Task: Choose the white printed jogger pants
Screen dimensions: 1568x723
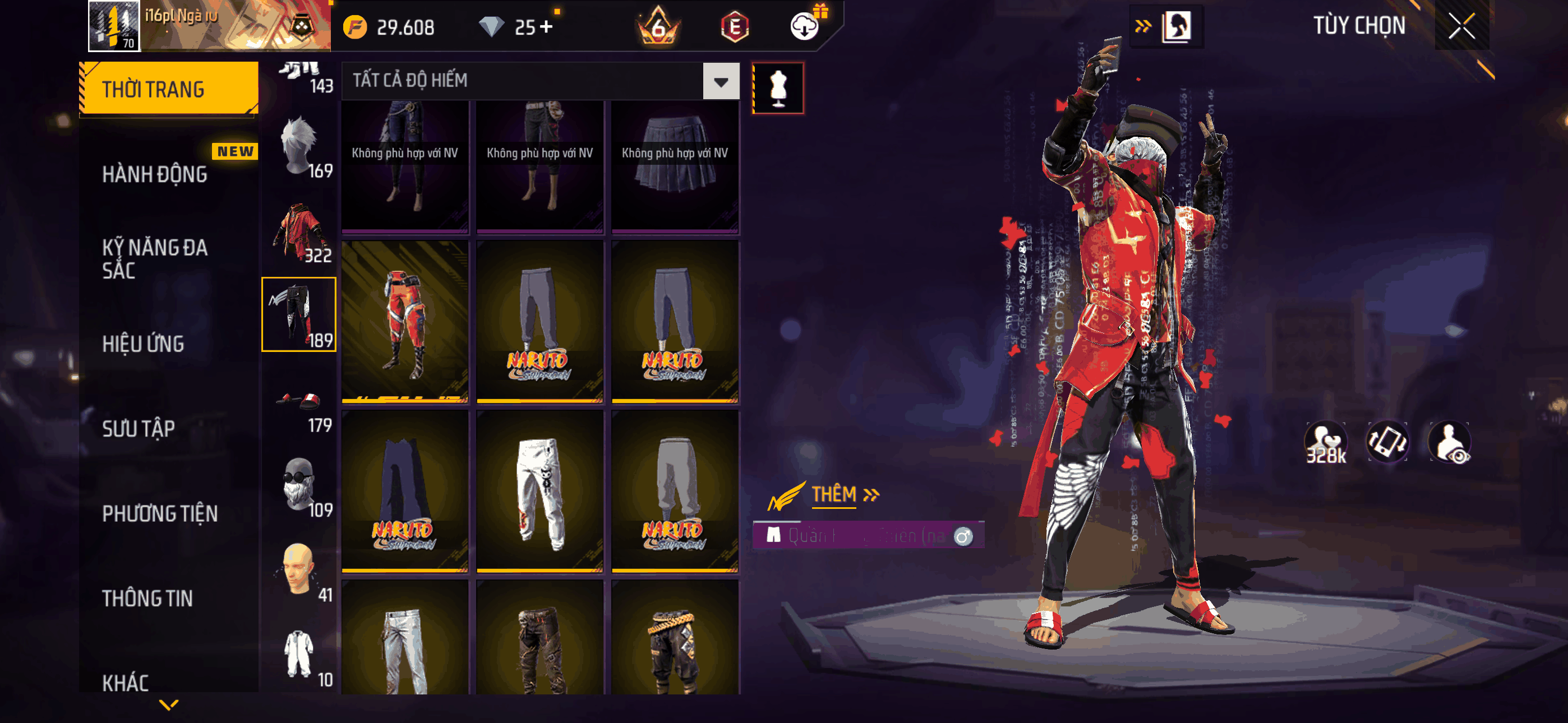Action: 540,491
